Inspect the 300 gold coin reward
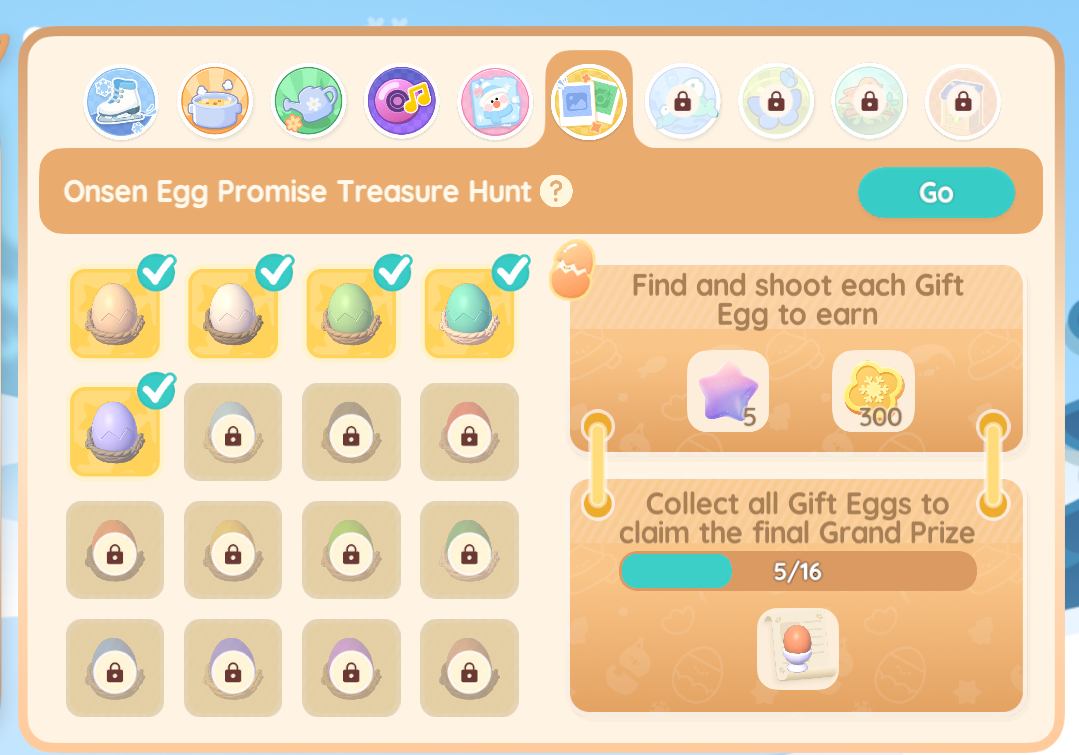This screenshot has width=1079, height=755. [873, 391]
